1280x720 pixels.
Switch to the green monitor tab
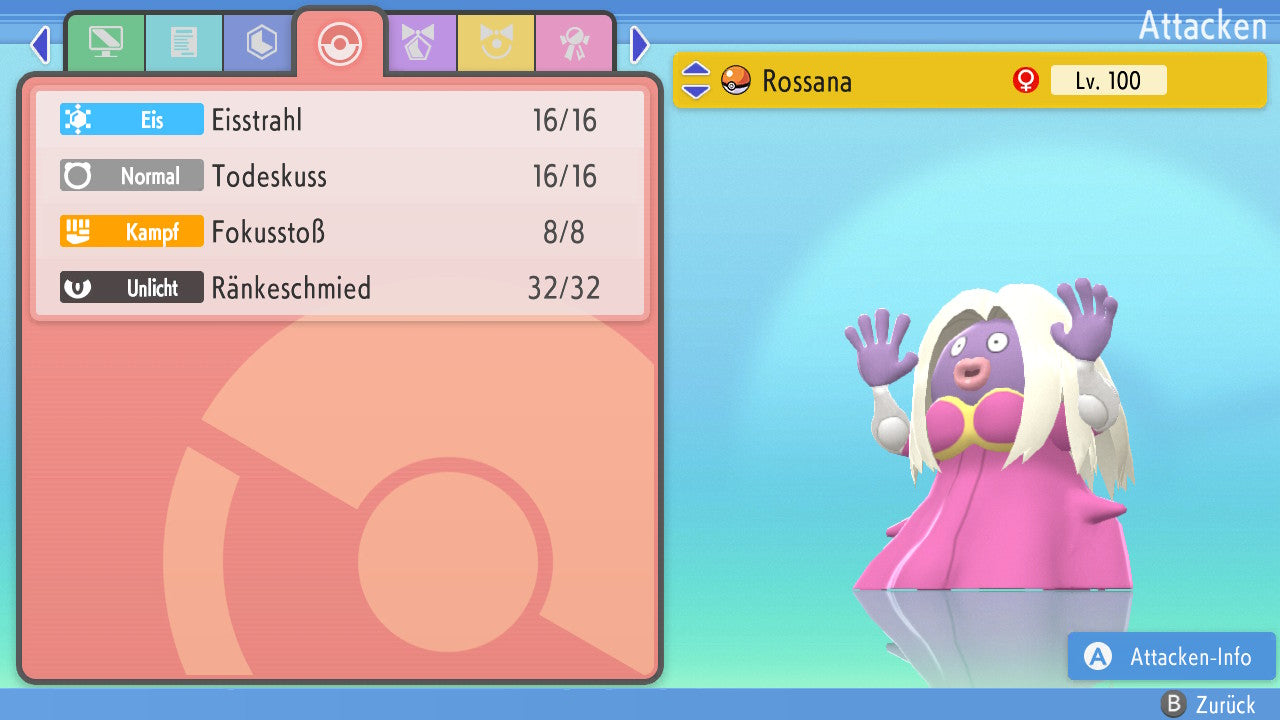[x=106, y=42]
